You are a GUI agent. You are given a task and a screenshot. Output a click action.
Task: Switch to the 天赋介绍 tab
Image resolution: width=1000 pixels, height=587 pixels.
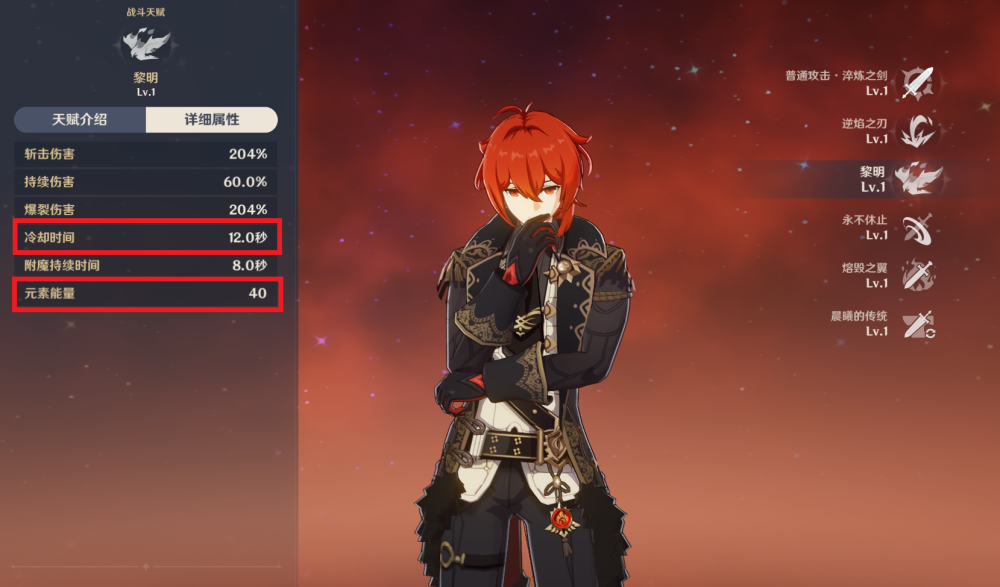click(x=80, y=120)
